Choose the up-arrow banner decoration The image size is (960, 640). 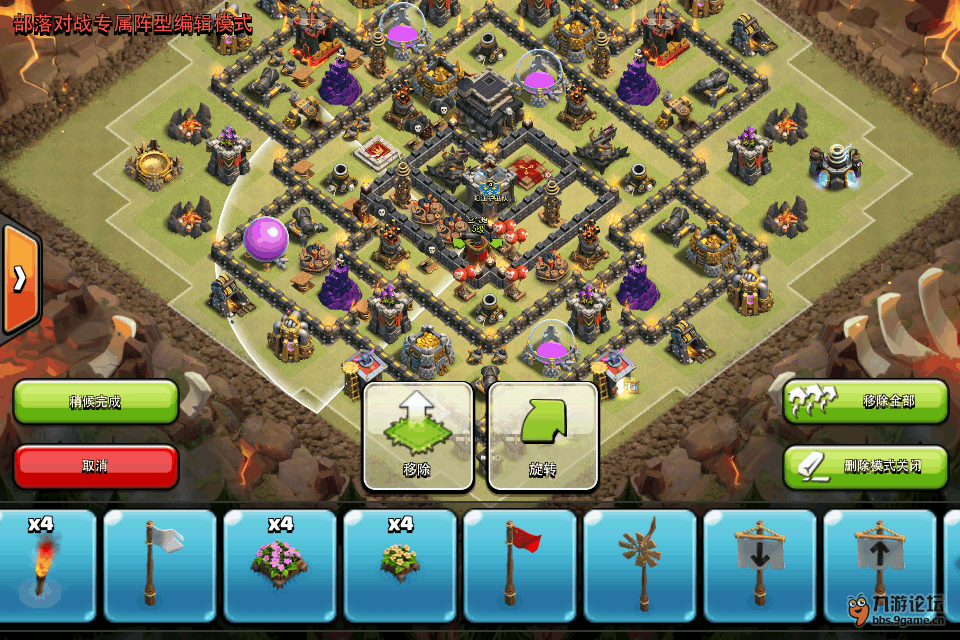[x=880, y=565]
